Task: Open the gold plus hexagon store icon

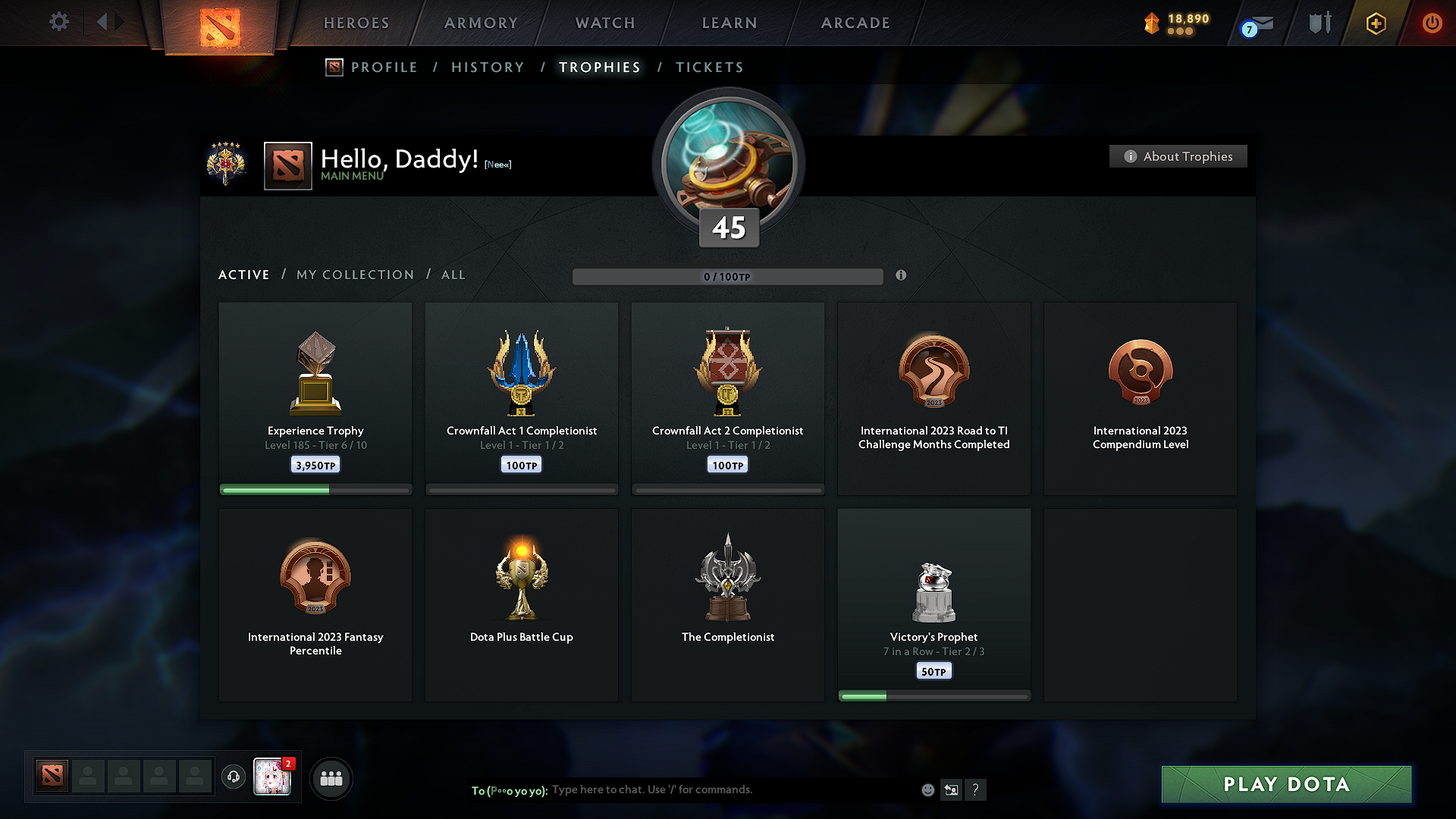Action: (x=1375, y=23)
